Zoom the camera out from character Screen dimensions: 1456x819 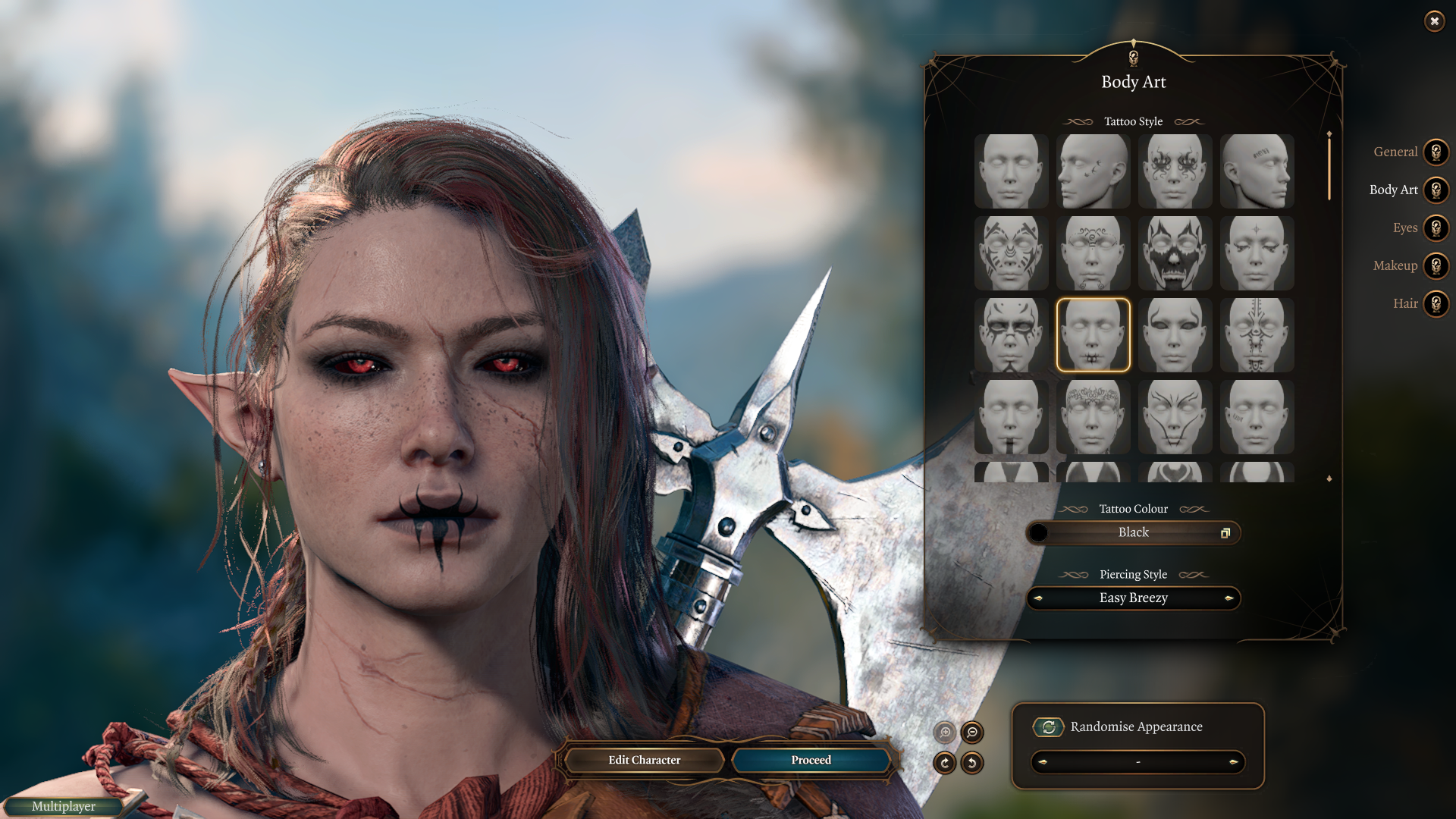pyautogui.click(x=972, y=733)
